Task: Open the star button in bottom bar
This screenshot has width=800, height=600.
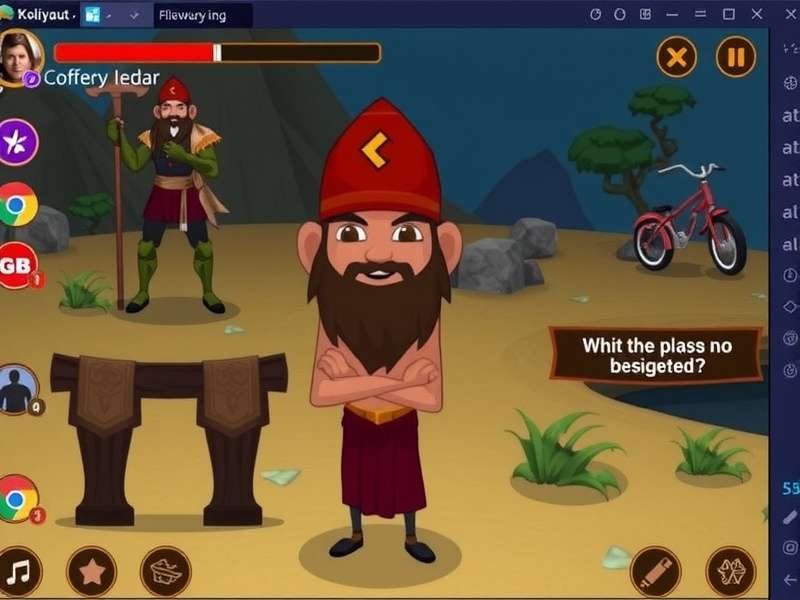Action: [x=91, y=571]
